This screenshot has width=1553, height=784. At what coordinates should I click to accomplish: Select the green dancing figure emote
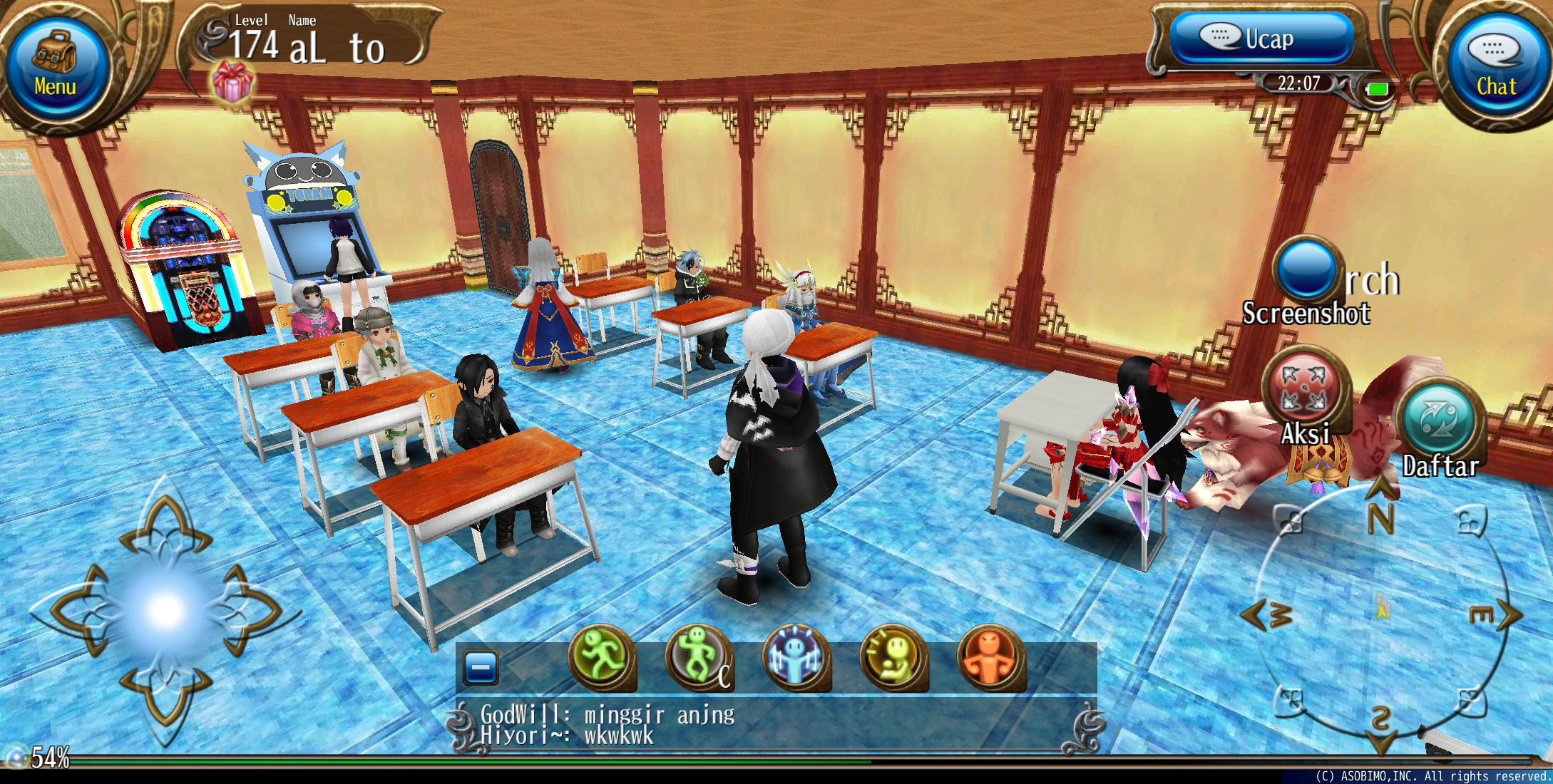click(698, 657)
